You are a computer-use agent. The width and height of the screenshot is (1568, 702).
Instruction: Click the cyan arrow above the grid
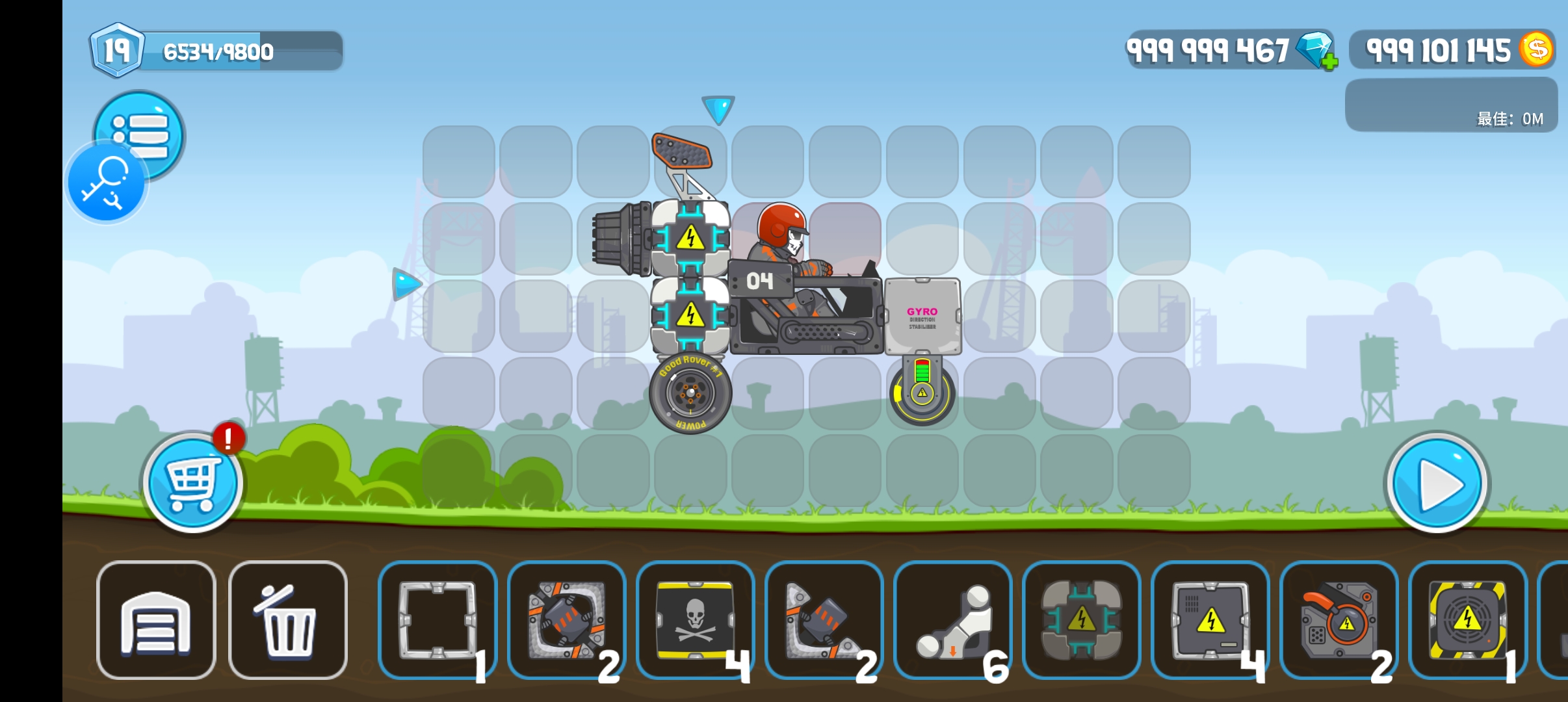point(718,109)
